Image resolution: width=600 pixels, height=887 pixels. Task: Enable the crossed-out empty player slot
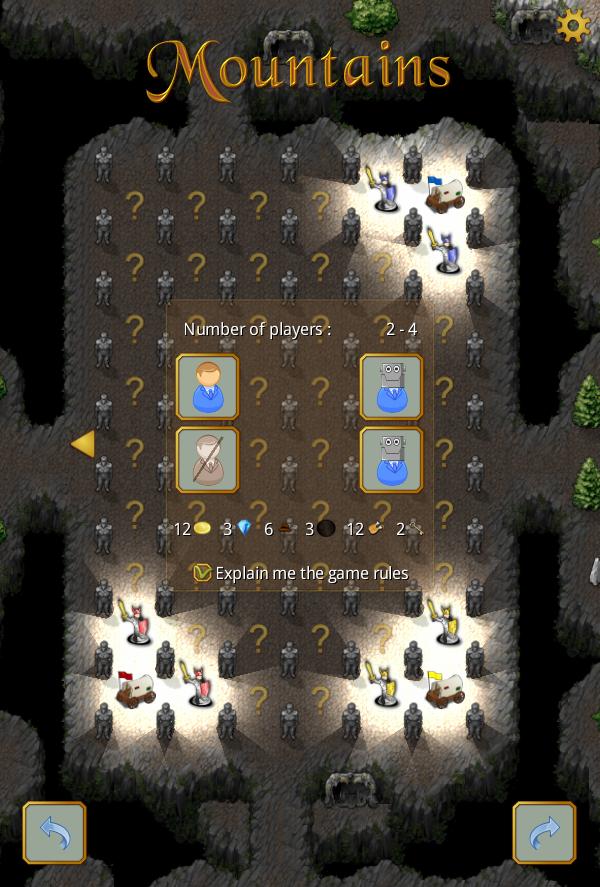[207, 460]
